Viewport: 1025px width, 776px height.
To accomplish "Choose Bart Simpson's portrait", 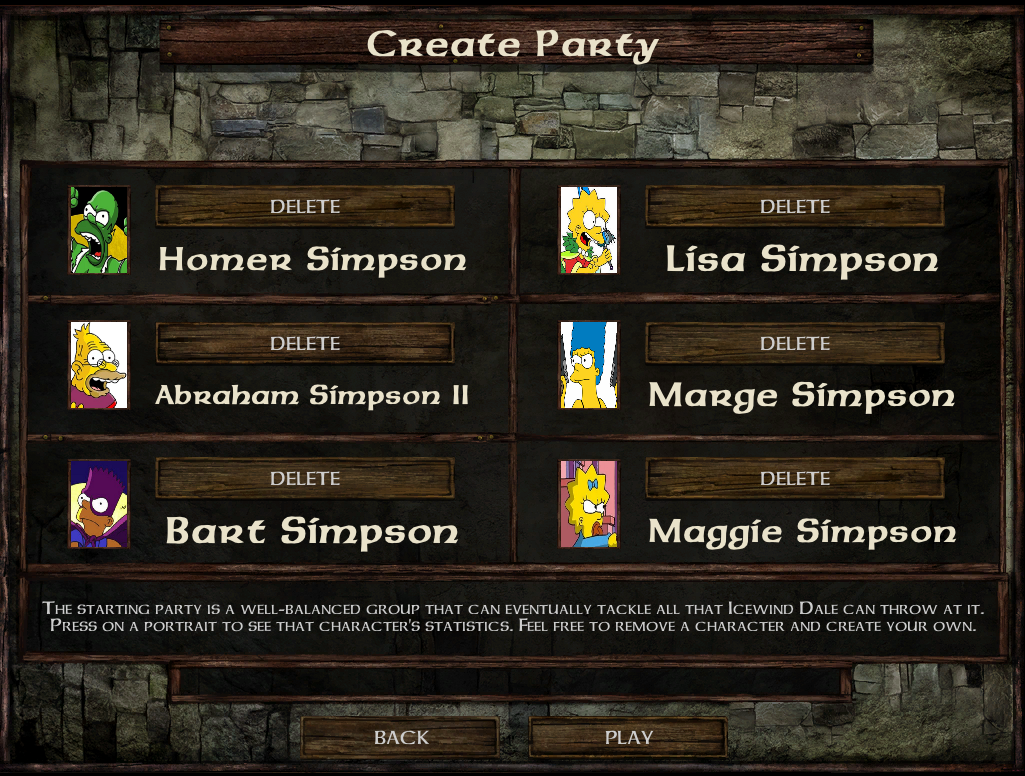I will point(99,503).
